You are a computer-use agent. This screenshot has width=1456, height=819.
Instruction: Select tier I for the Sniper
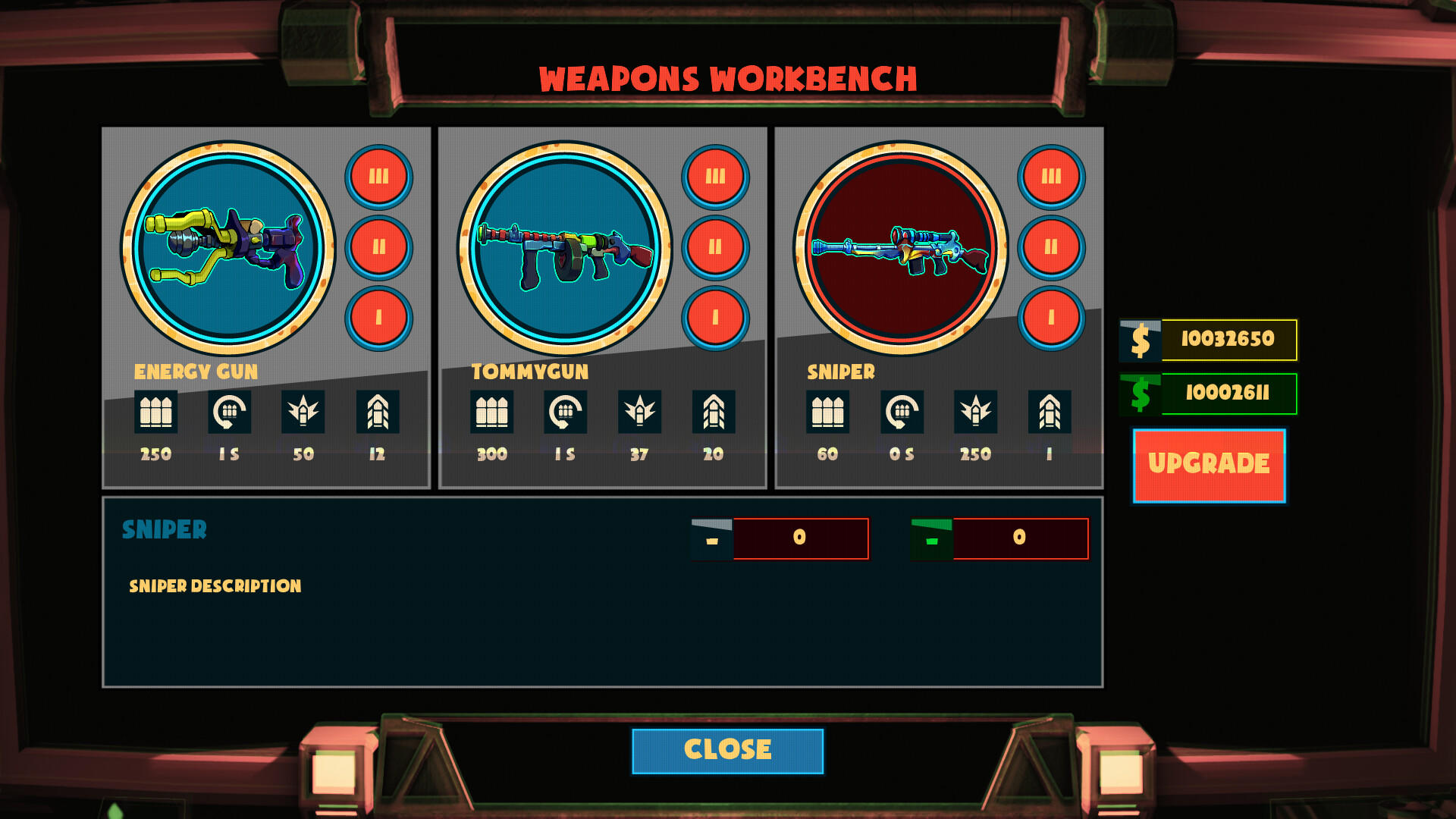(x=1052, y=318)
